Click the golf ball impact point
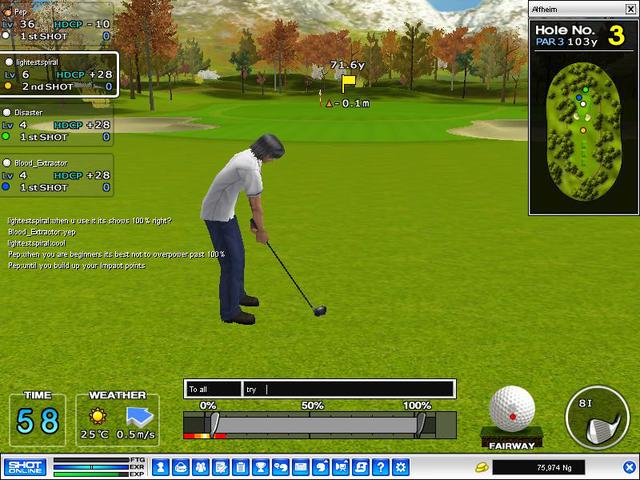The height and width of the screenshot is (480, 640). click(512, 410)
